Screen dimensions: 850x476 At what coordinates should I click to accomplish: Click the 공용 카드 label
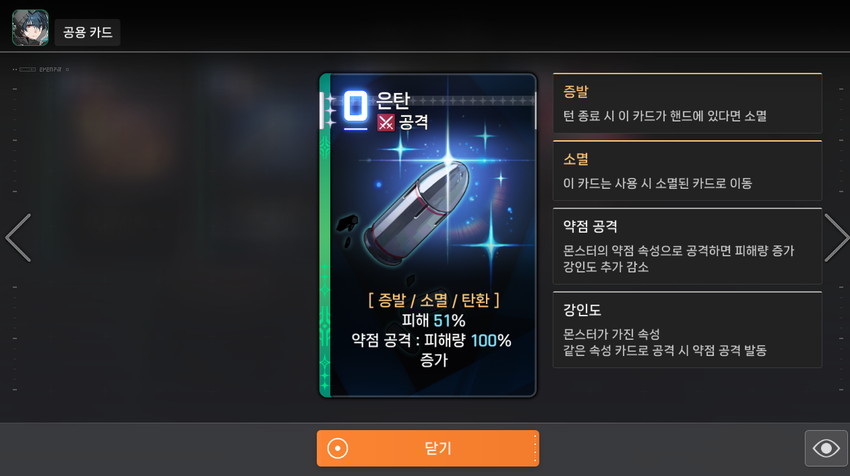(88, 32)
